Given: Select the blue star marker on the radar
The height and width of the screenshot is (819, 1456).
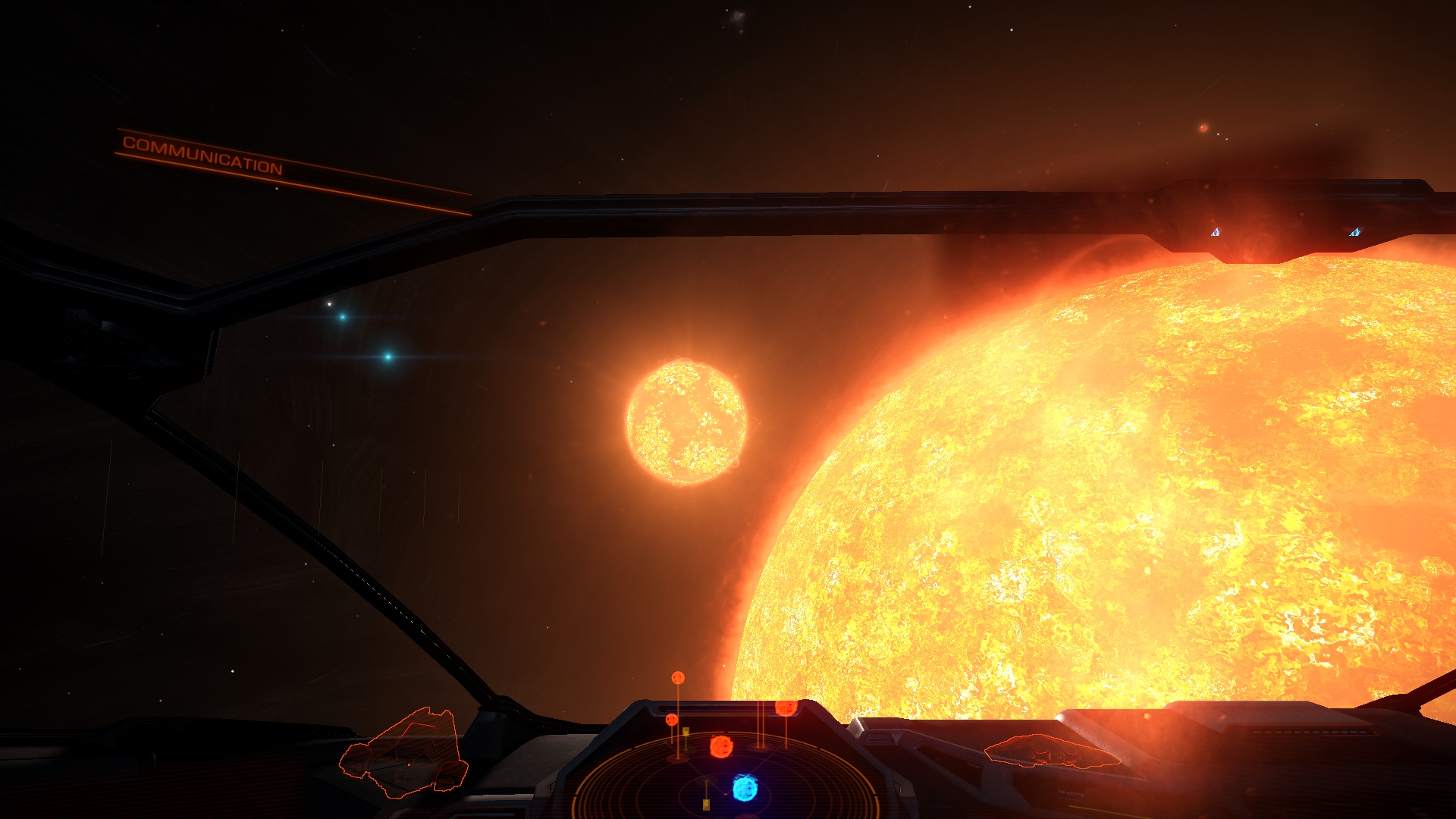Looking at the screenshot, I should (x=745, y=789).
